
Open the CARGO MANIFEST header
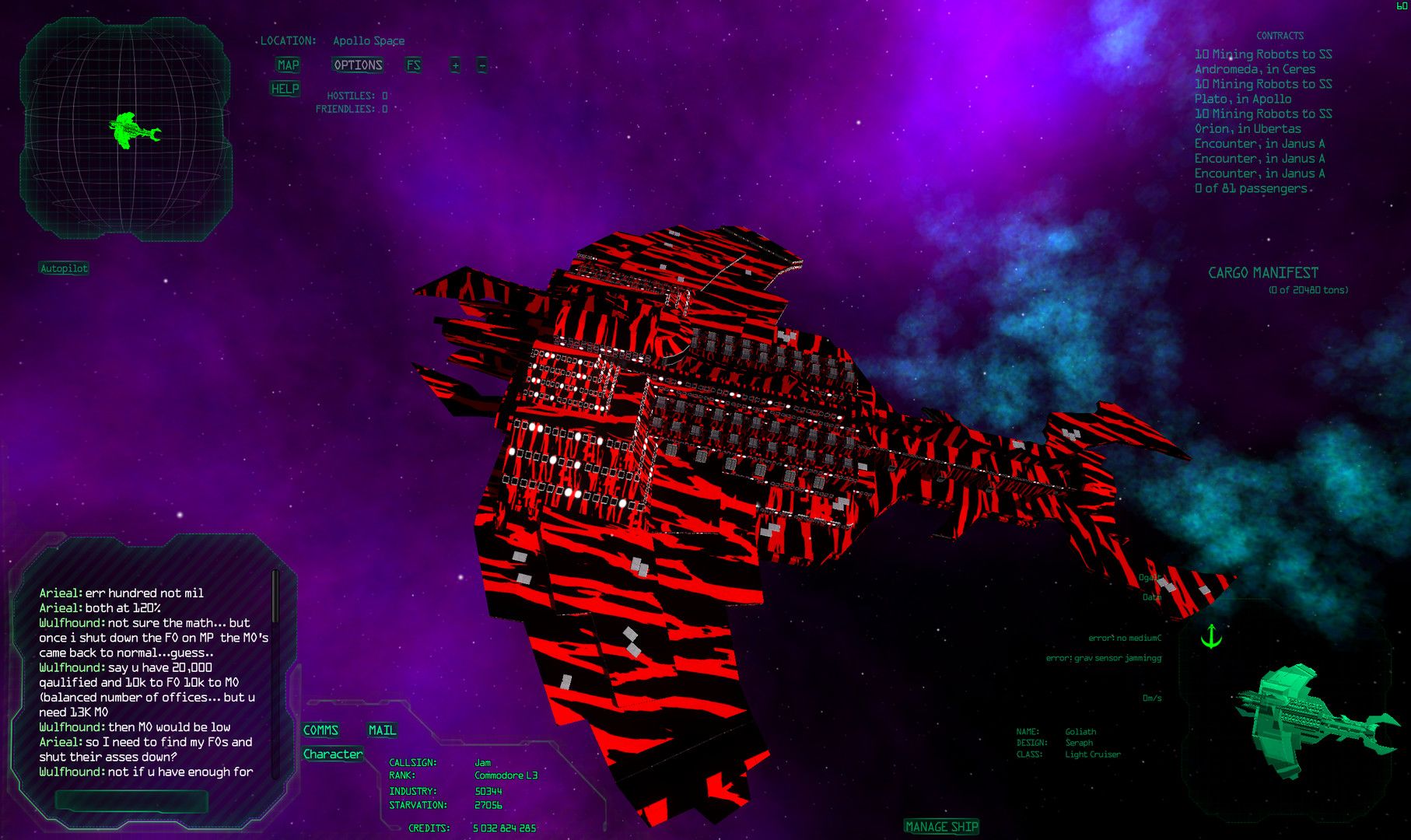click(x=1262, y=273)
